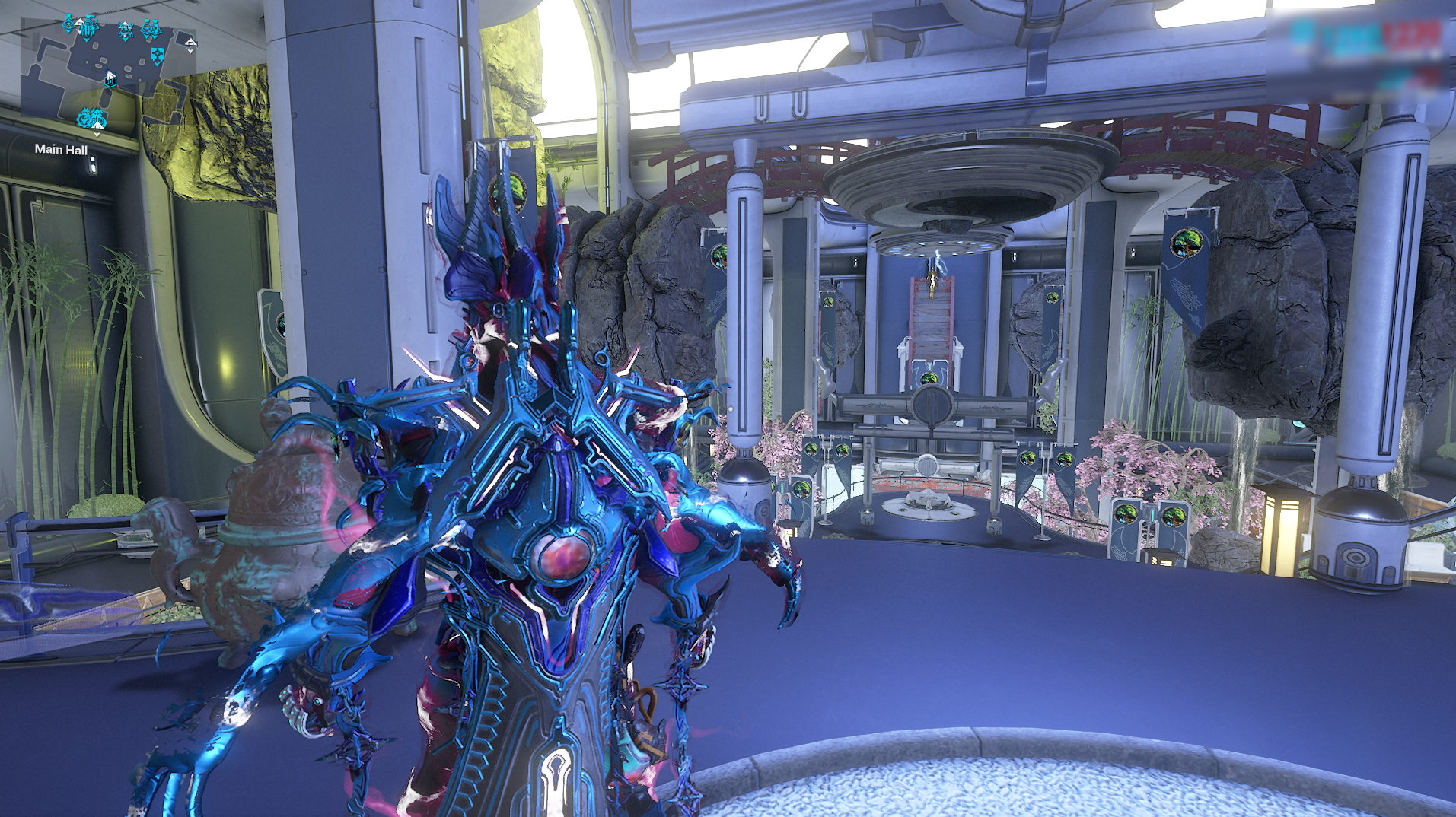
Task: Click the hexagonal player marker on minimap
Action: point(111,79)
